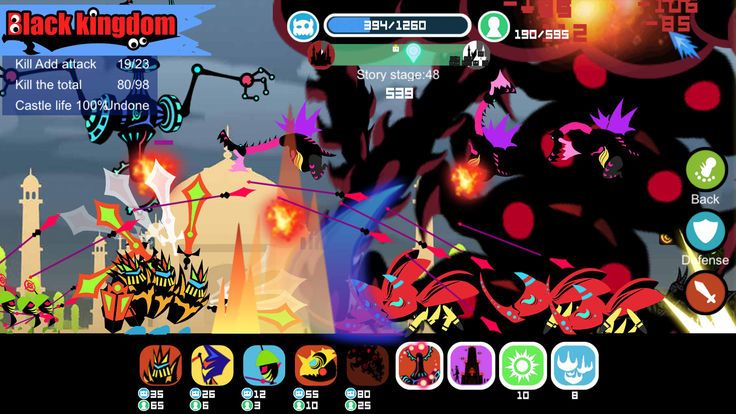Viewport: 736px width, 414px height.
Task: Switch army to Defense stance
Action: (705, 232)
